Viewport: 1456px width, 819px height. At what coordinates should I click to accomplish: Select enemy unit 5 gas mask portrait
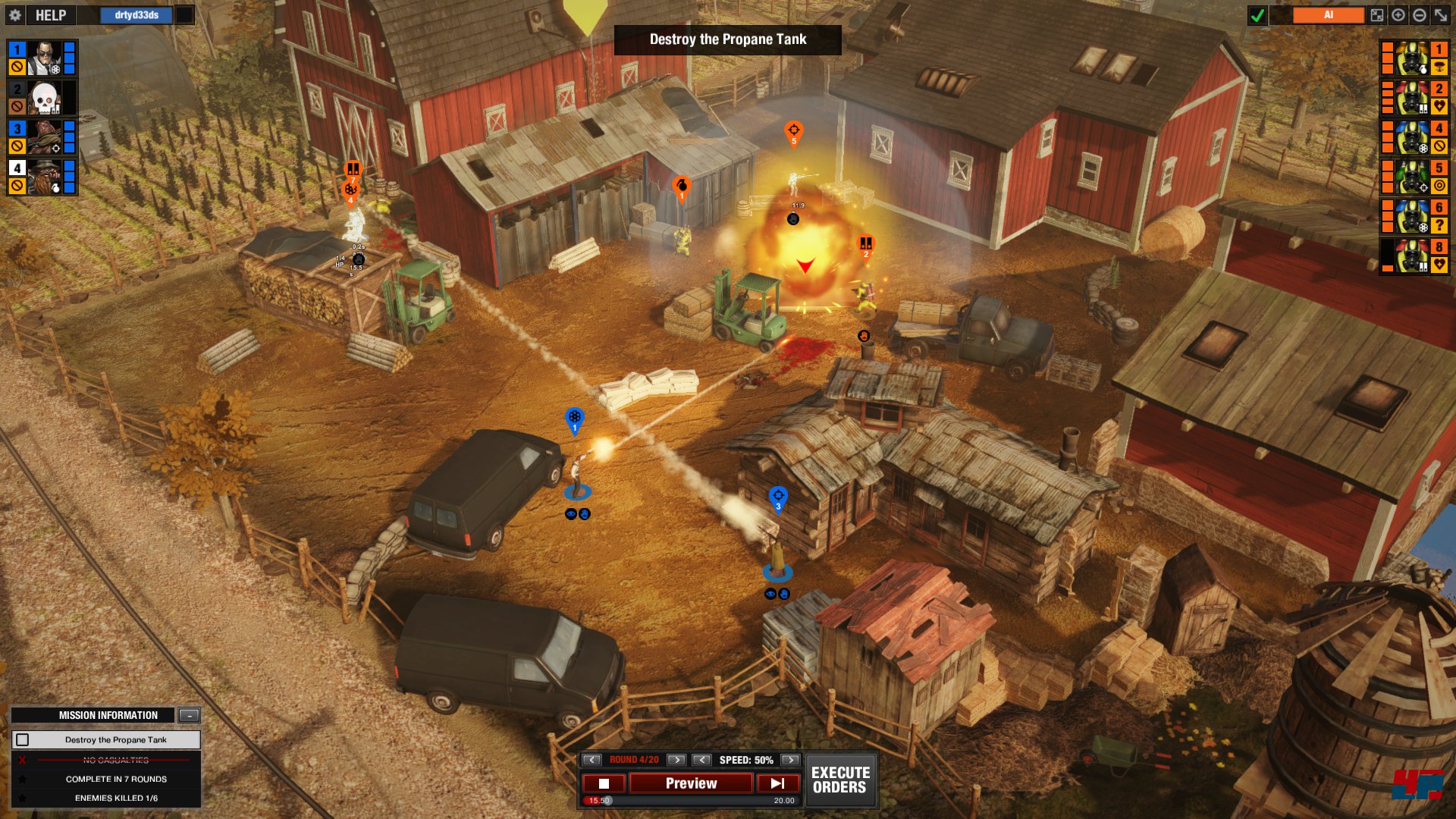point(1412,177)
